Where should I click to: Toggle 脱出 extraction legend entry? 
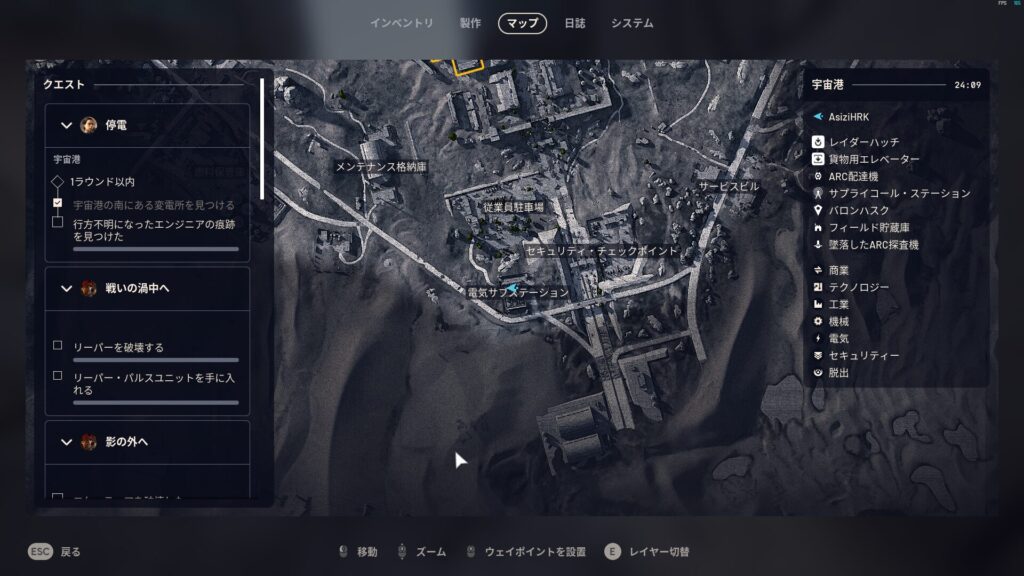point(838,373)
